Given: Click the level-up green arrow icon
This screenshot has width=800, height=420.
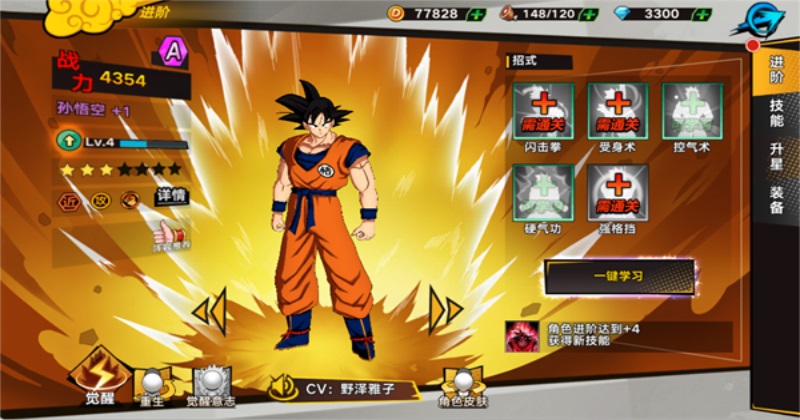Looking at the screenshot, I should coord(69,142).
